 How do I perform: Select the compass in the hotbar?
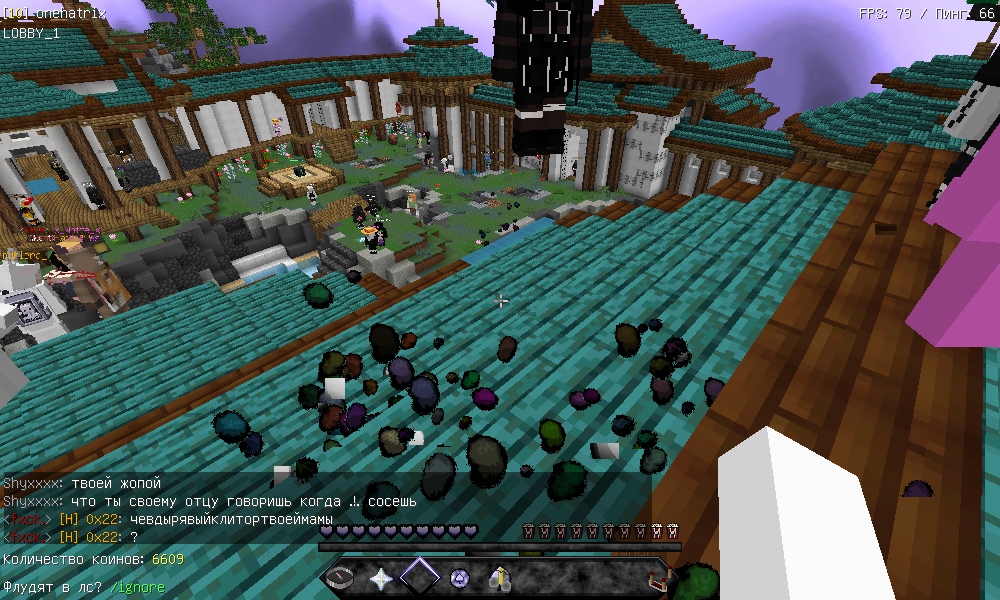341,577
